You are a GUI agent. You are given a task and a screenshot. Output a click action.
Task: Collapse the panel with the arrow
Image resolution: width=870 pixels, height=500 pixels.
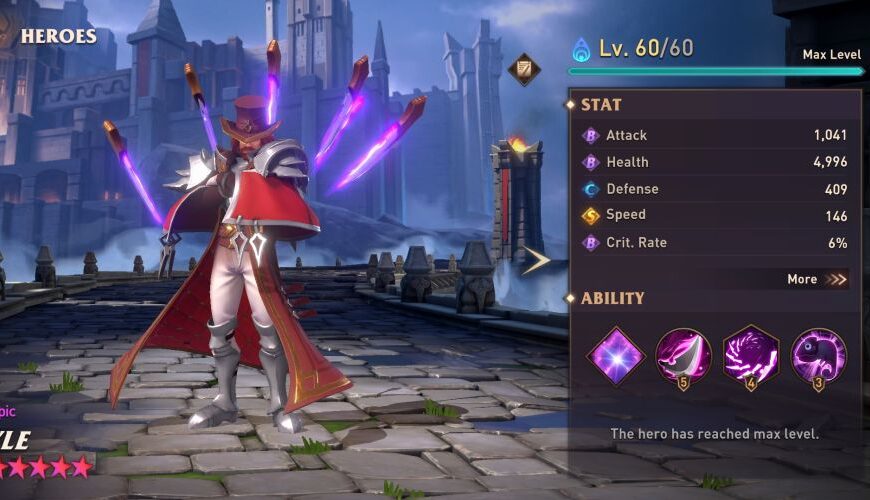[x=536, y=260]
